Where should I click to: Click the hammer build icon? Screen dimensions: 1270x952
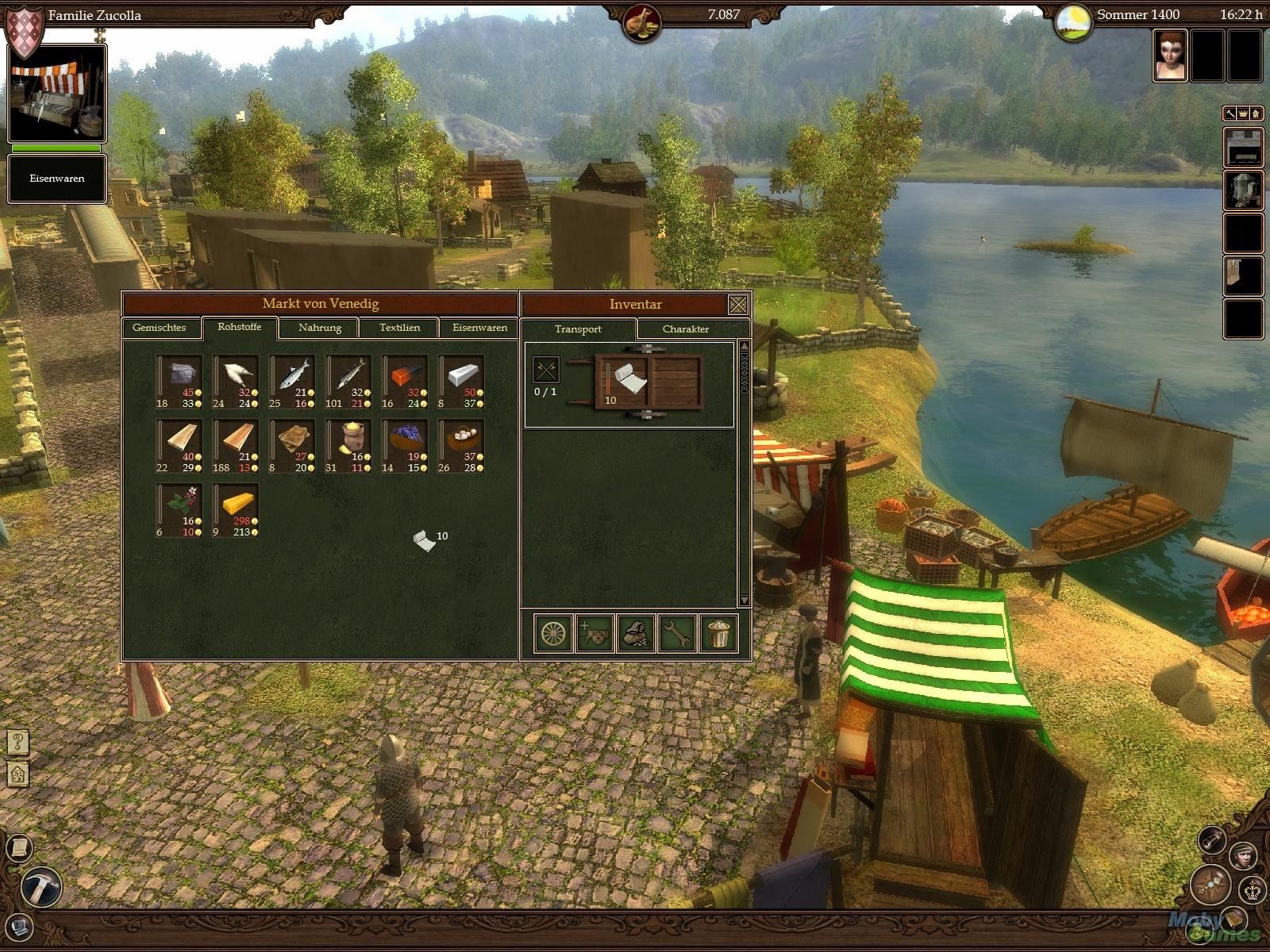[37, 886]
